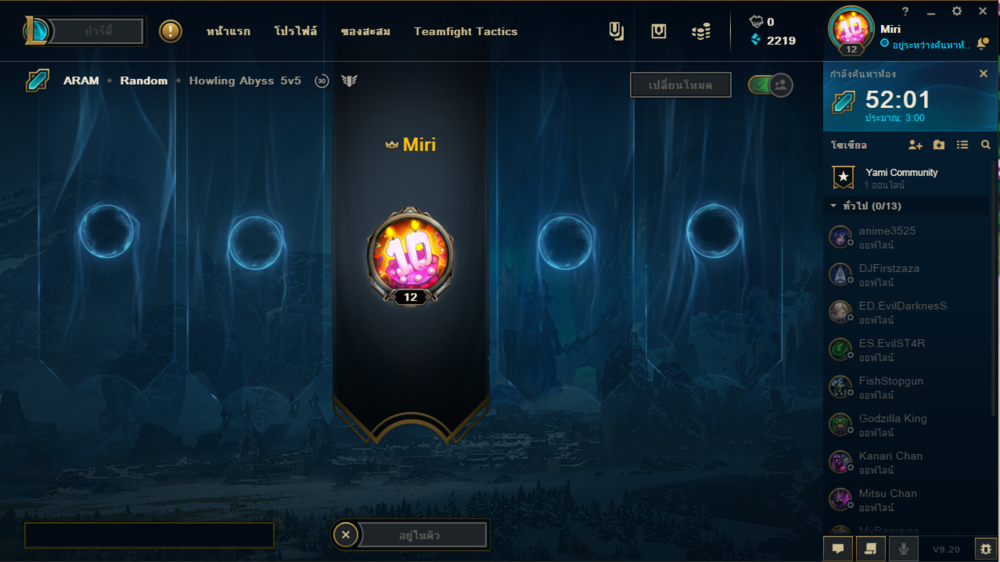Go to the Teamfight Tactics tab

tap(466, 32)
